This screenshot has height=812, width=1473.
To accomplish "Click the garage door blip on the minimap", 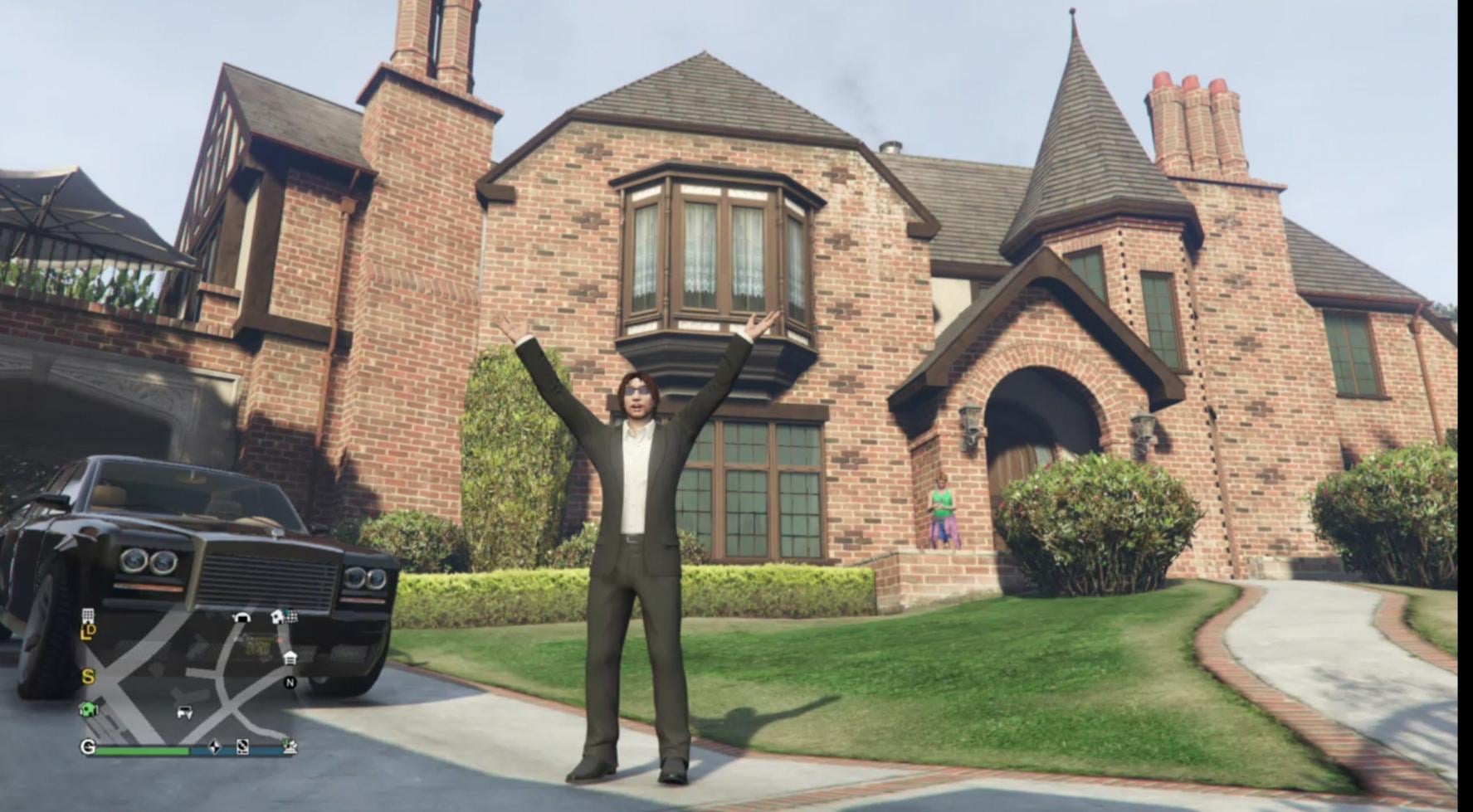I will (241, 618).
